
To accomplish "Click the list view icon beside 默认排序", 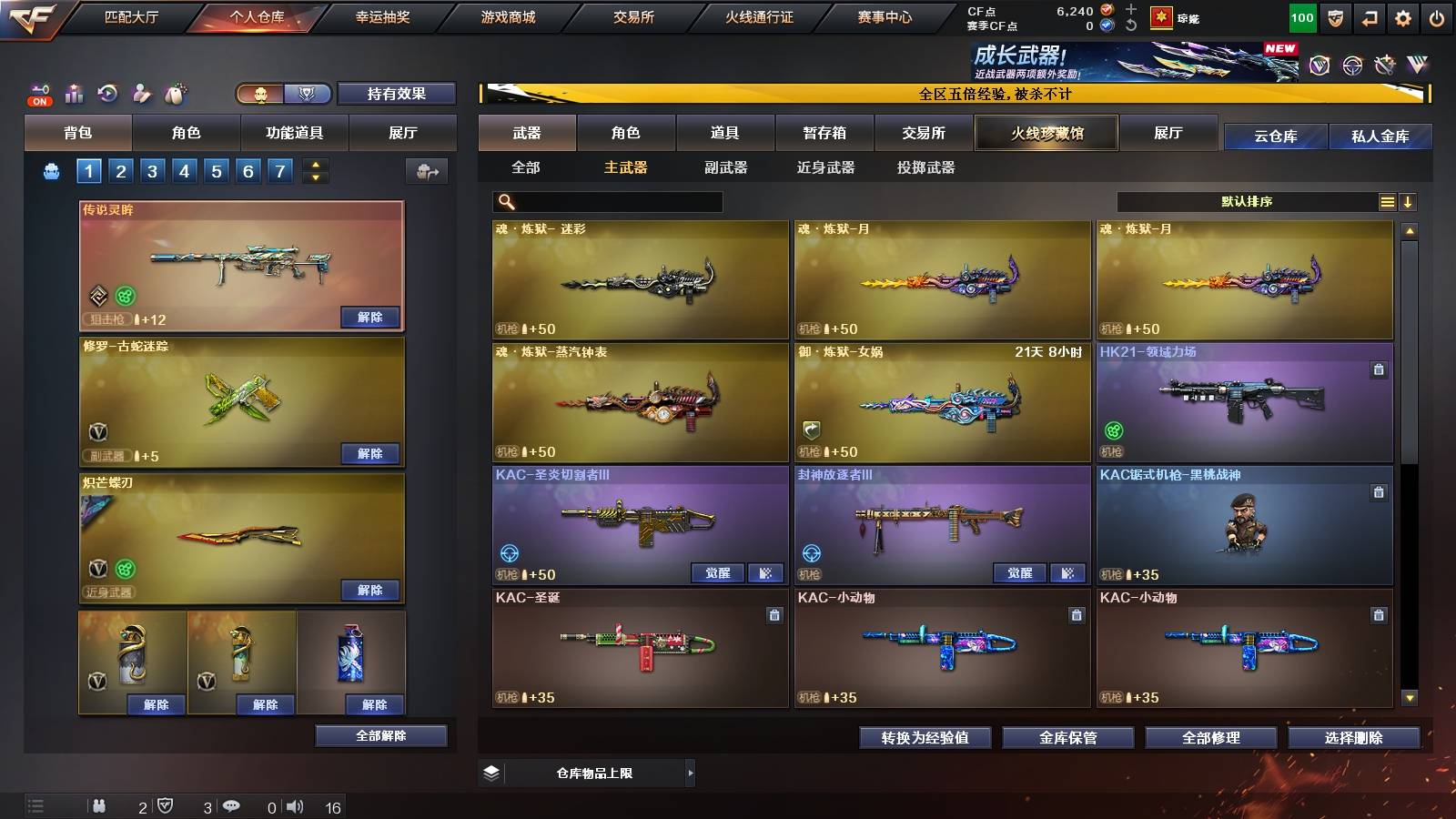I will [1387, 201].
